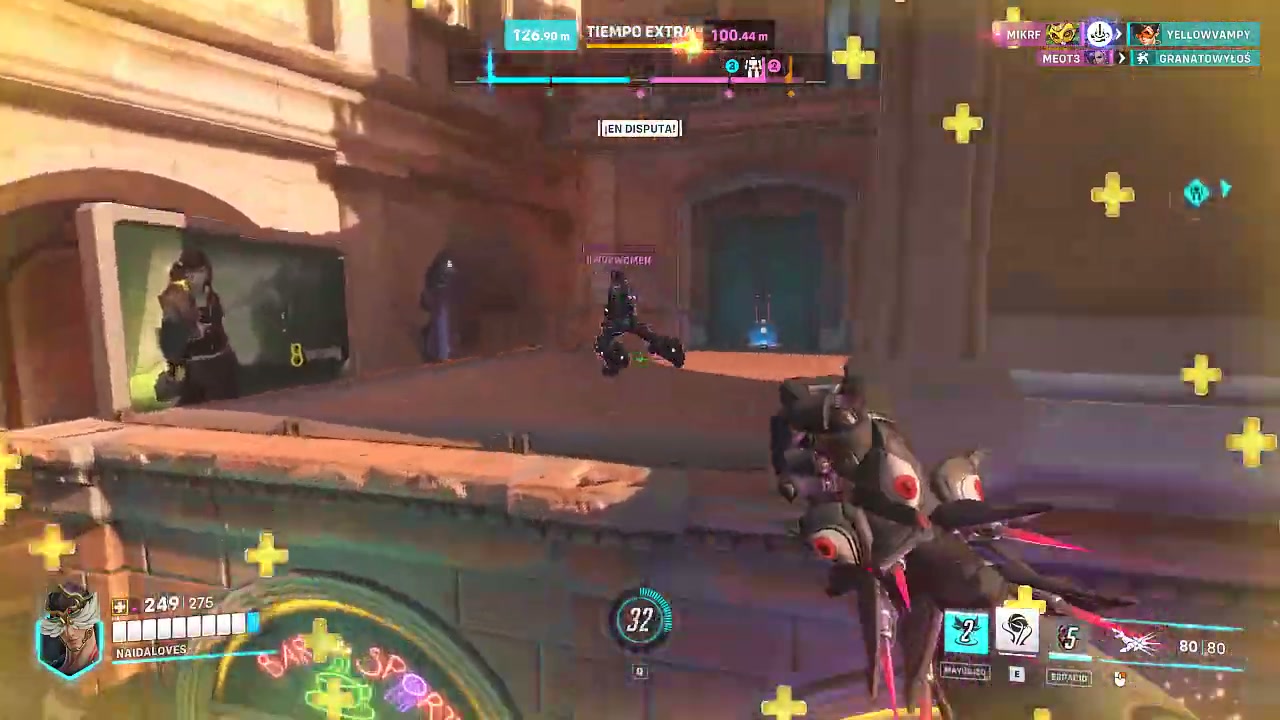Click the health pack icon on the right wall
Screen dimensions: 1280x720
coord(1197,192)
